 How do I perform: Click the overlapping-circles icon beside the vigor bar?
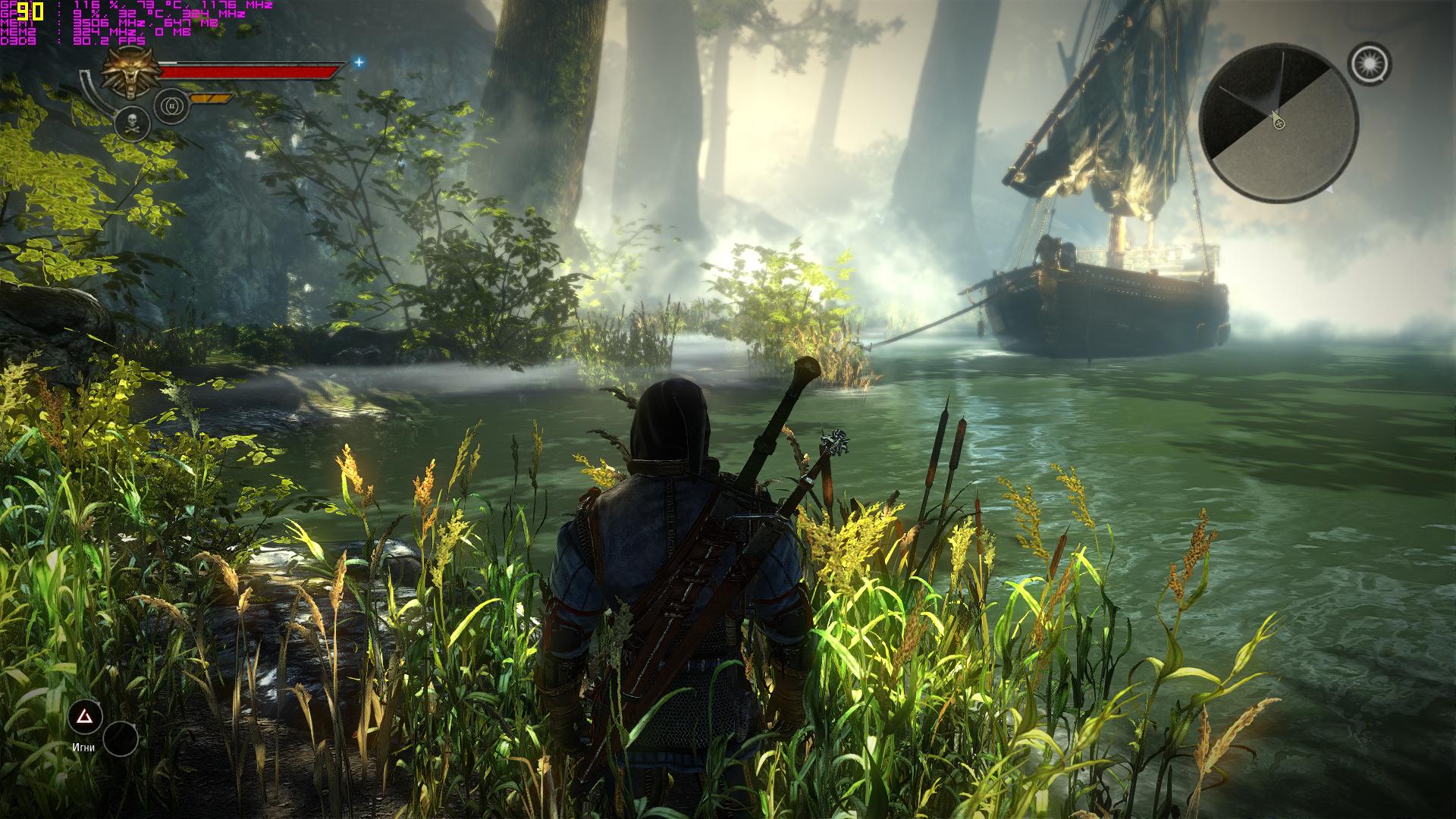[x=171, y=106]
